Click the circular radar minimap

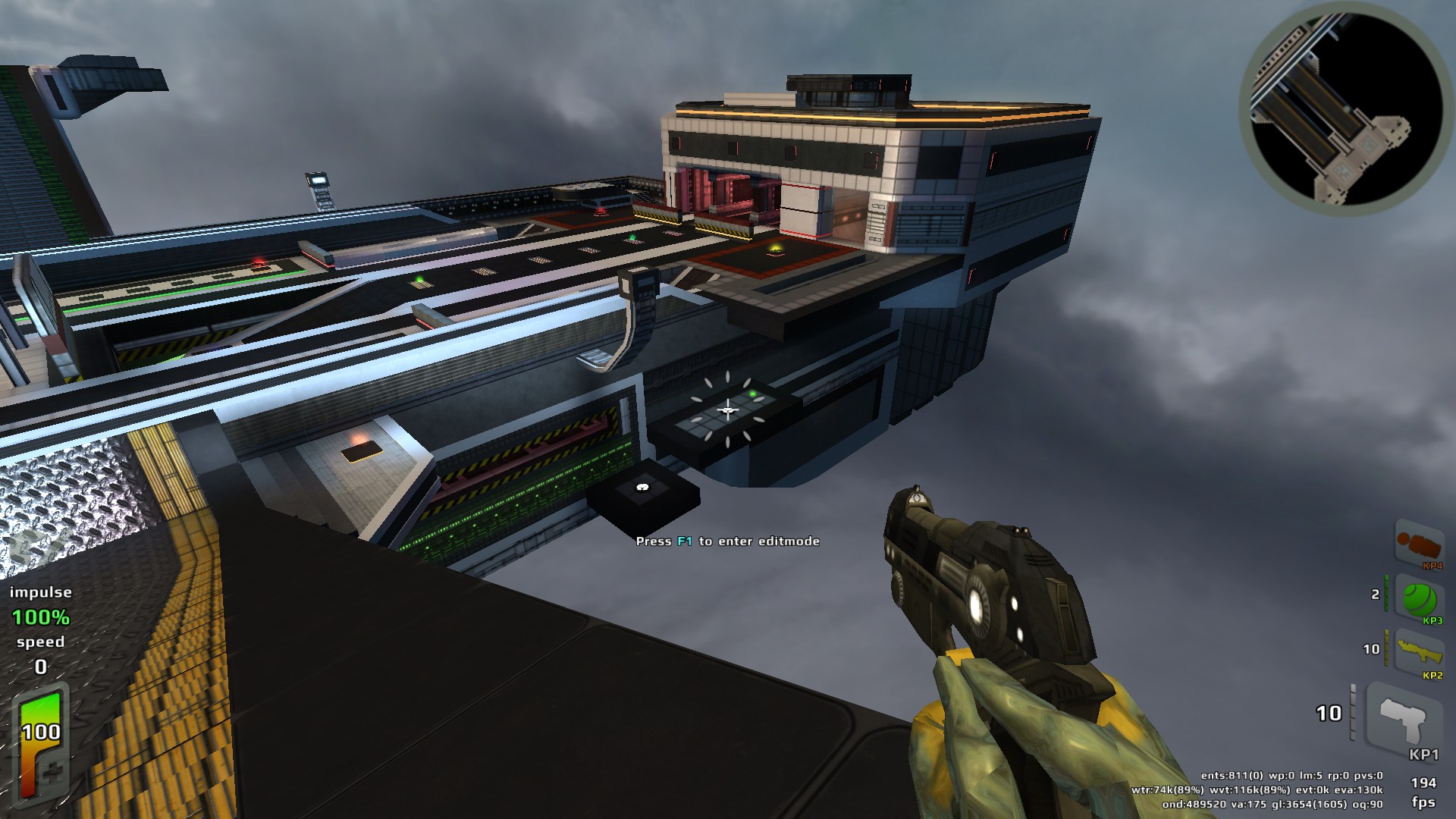click(1345, 108)
